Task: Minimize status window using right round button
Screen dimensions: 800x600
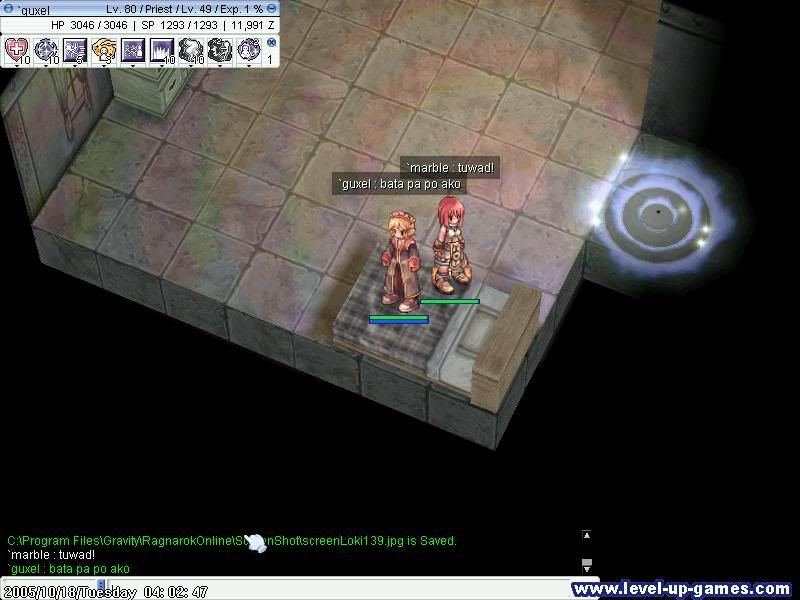Action: pos(273,9)
